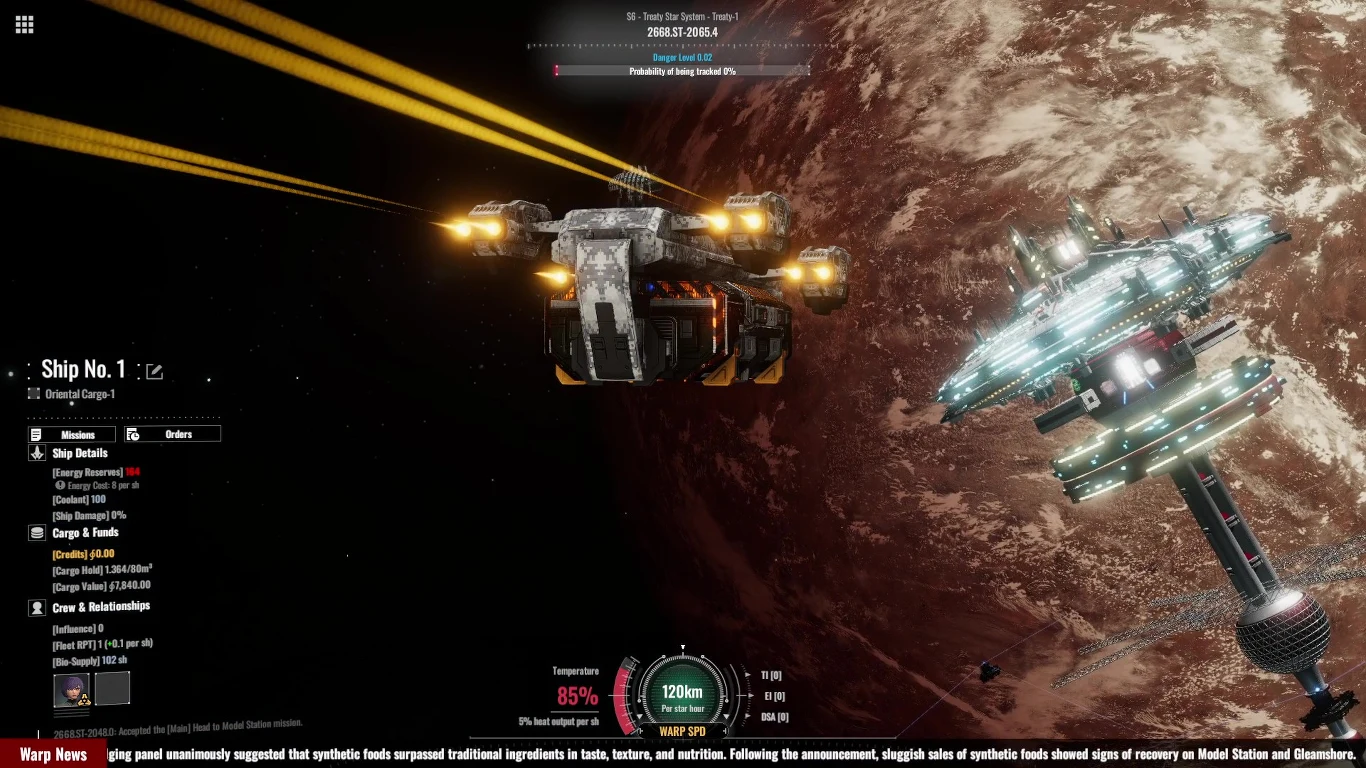Open the Cargo & Funds section
The height and width of the screenshot is (768, 1366).
[x=85, y=533]
